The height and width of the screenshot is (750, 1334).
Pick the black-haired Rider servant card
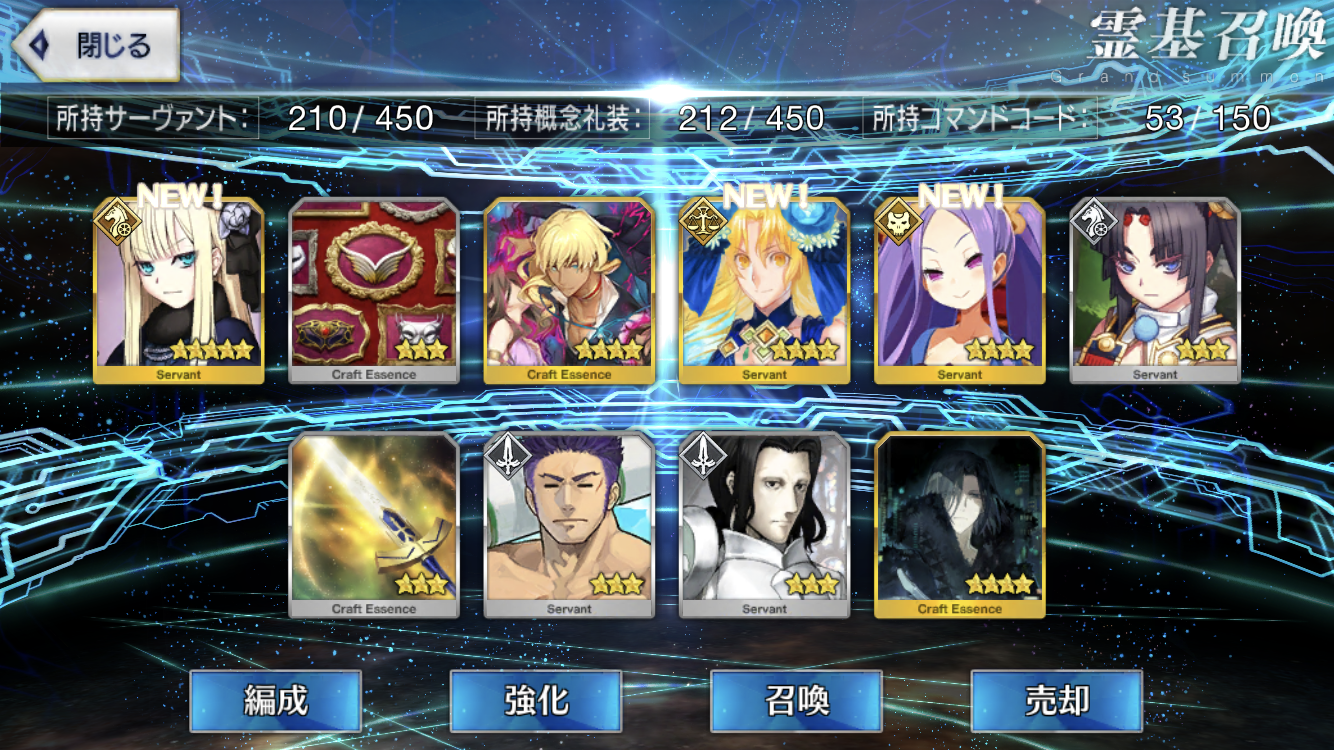1155,290
